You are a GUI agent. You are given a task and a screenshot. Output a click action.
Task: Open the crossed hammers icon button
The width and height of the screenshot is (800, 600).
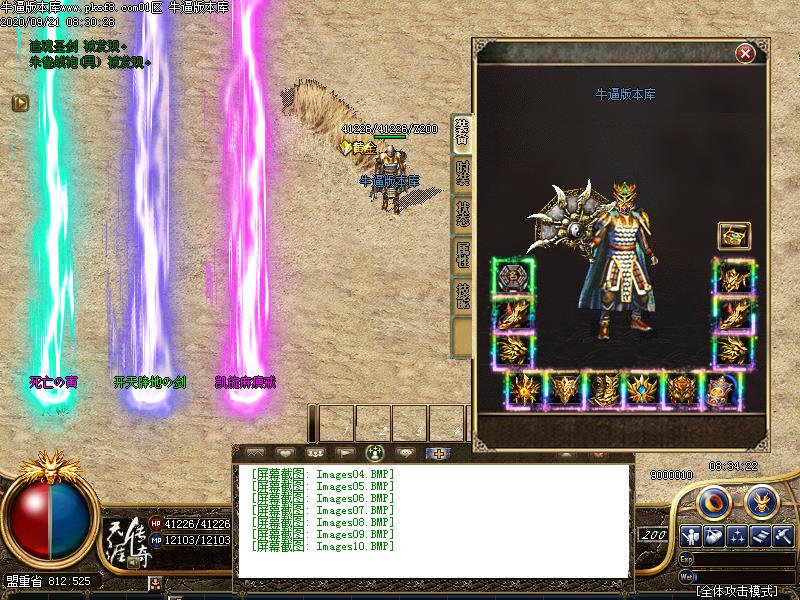click(784, 535)
